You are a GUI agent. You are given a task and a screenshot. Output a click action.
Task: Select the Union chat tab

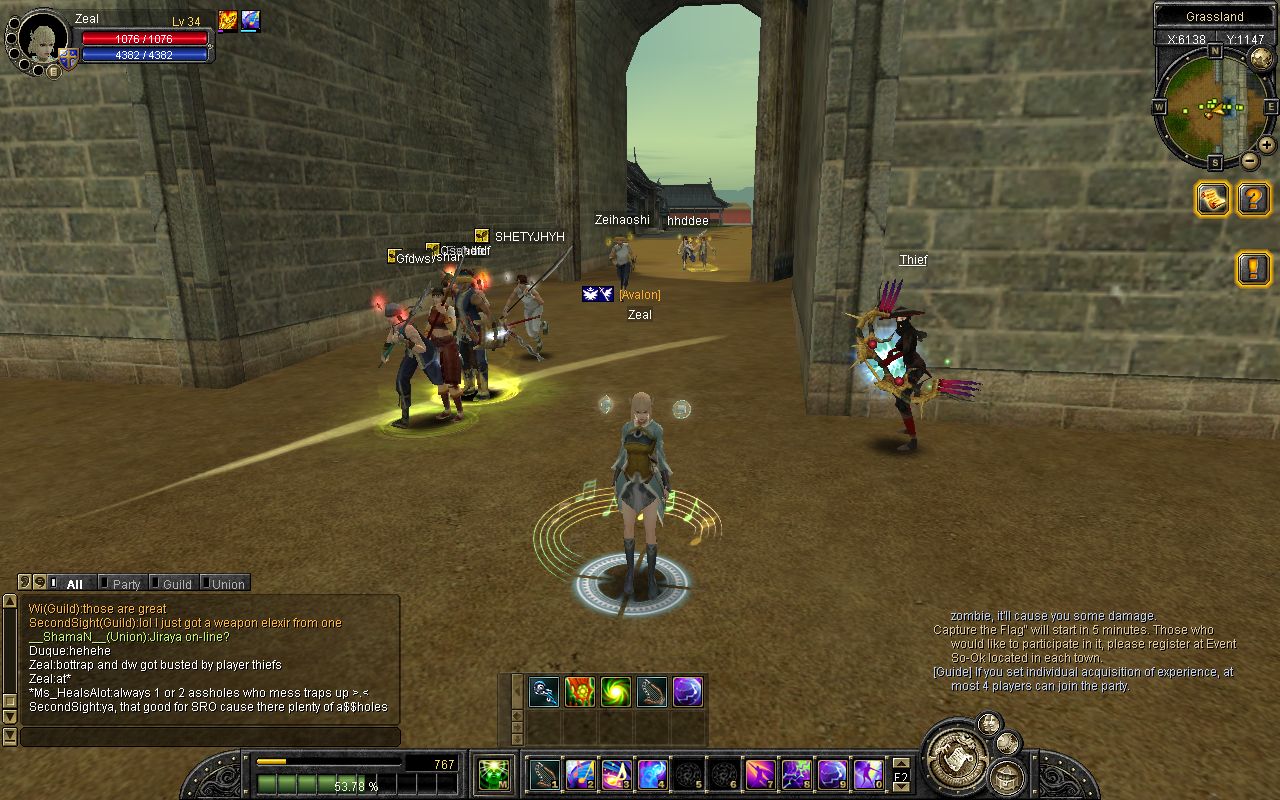coord(227,584)
